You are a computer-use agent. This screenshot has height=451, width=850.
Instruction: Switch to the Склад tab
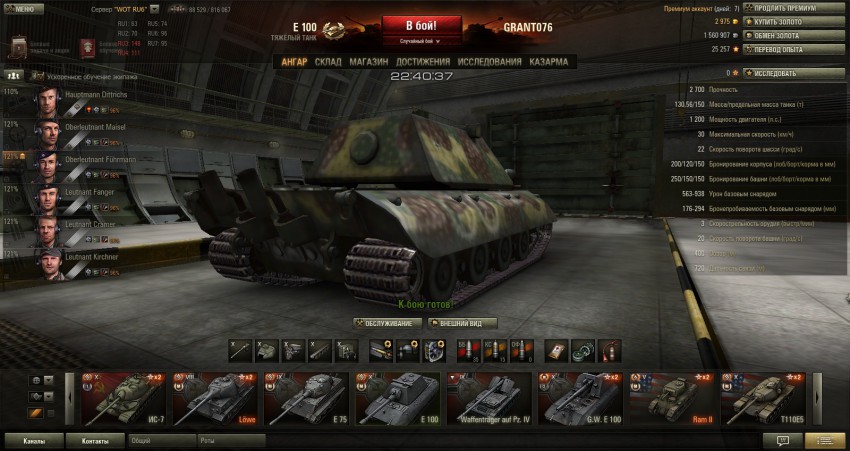point(328,62)
